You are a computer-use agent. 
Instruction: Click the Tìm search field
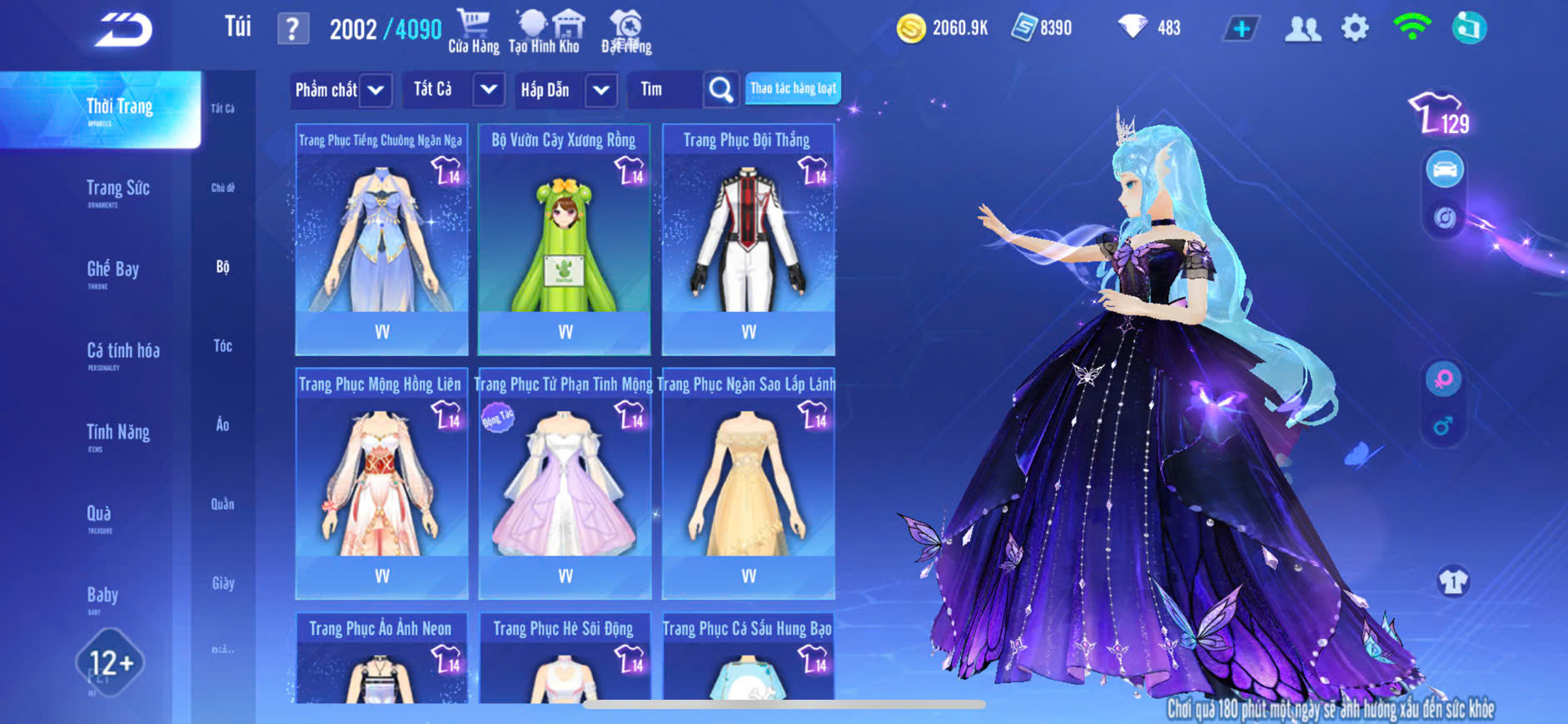[666, 90]
